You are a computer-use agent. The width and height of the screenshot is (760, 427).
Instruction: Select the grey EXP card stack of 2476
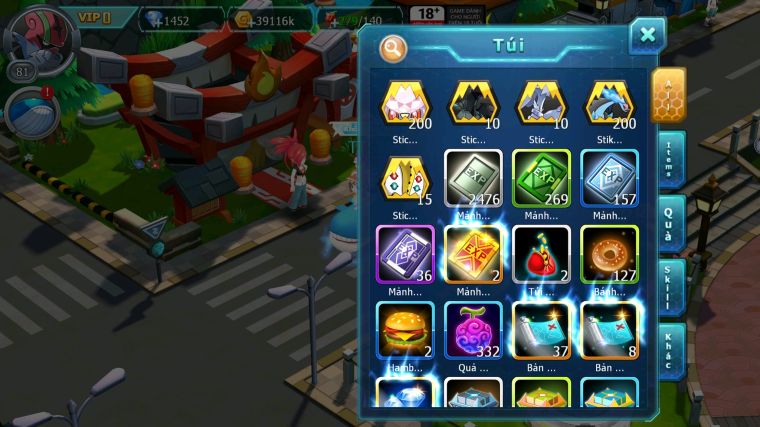[472, 177]
